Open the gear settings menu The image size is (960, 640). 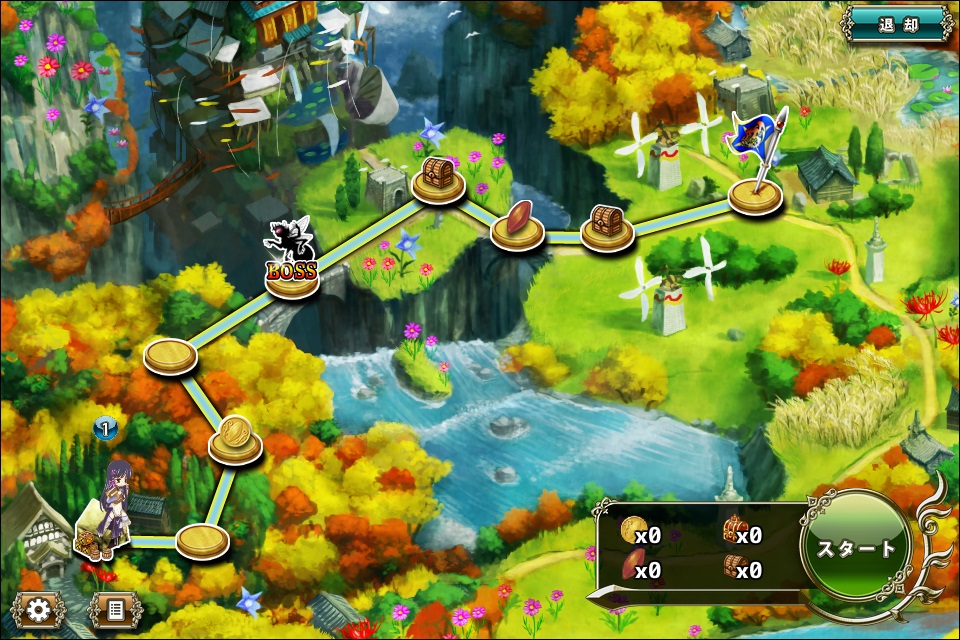click(39, 608)
